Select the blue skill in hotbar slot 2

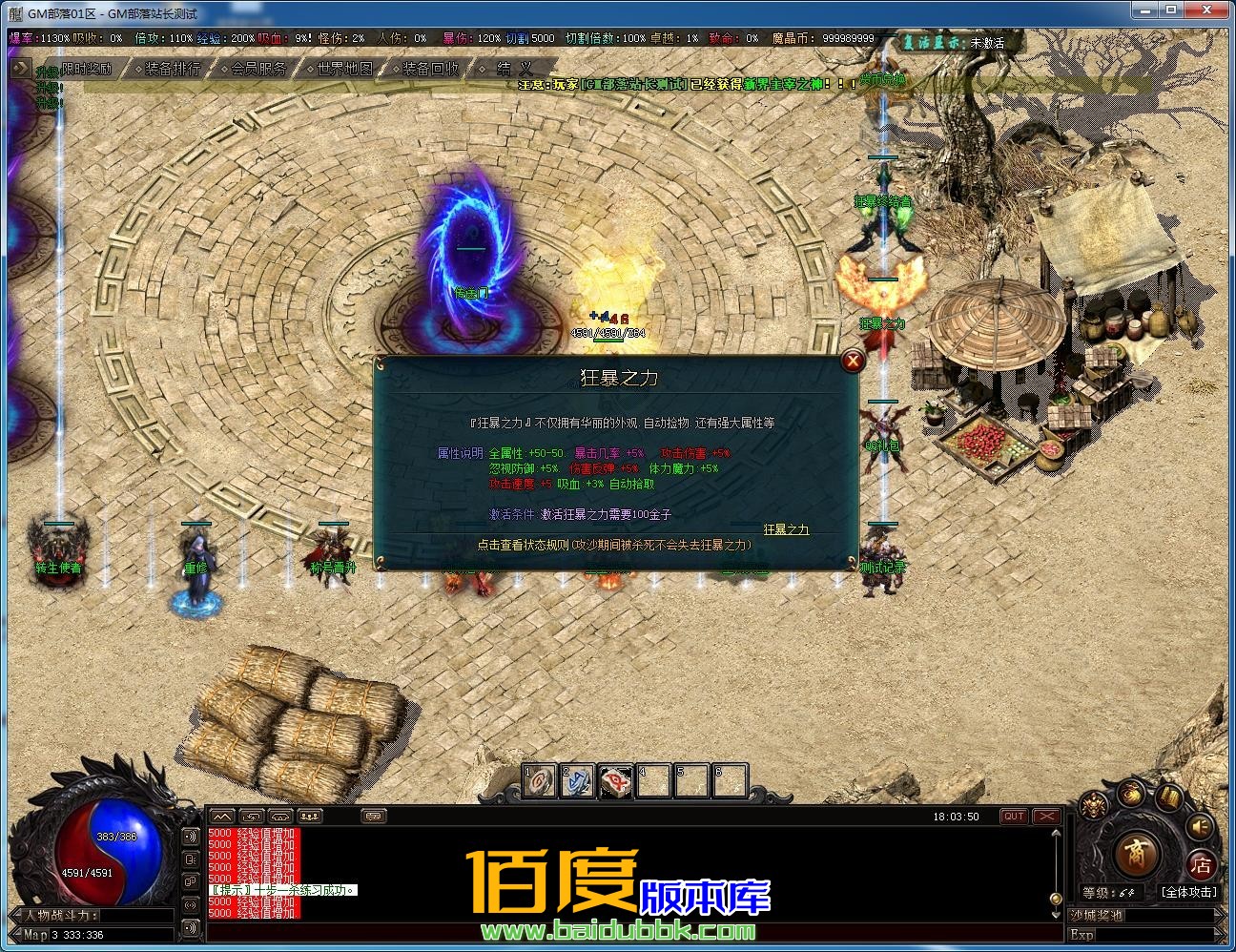point(577,781)
